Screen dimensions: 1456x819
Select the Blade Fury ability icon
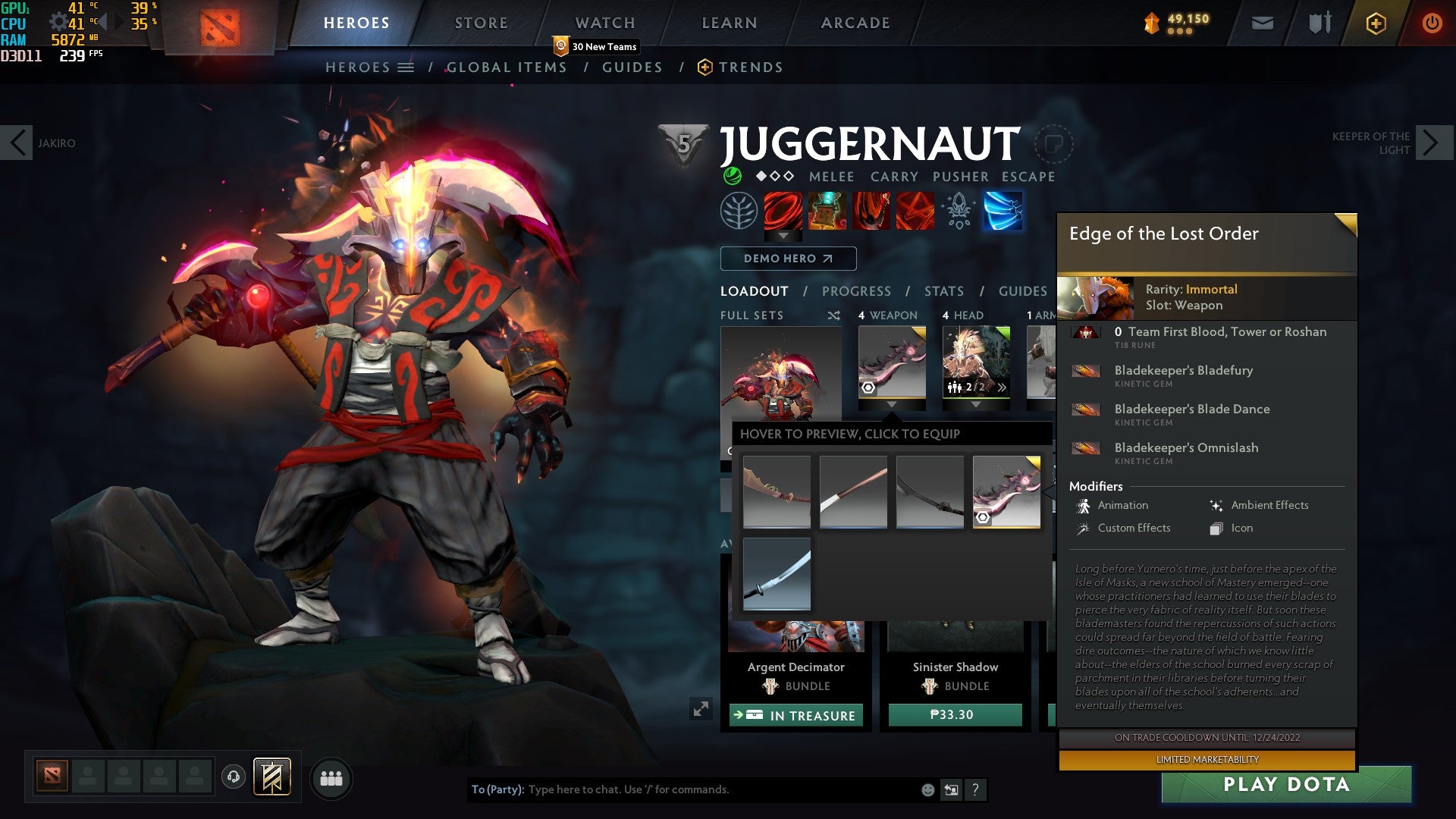pyautogui.click(x=784, y=212)
